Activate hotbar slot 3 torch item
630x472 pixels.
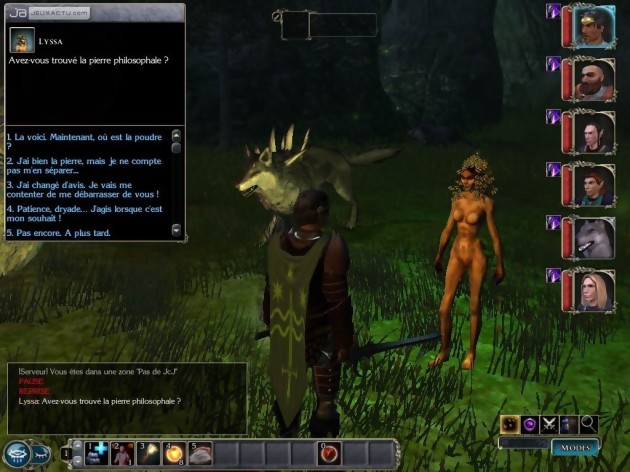click(x=148, y=453)
